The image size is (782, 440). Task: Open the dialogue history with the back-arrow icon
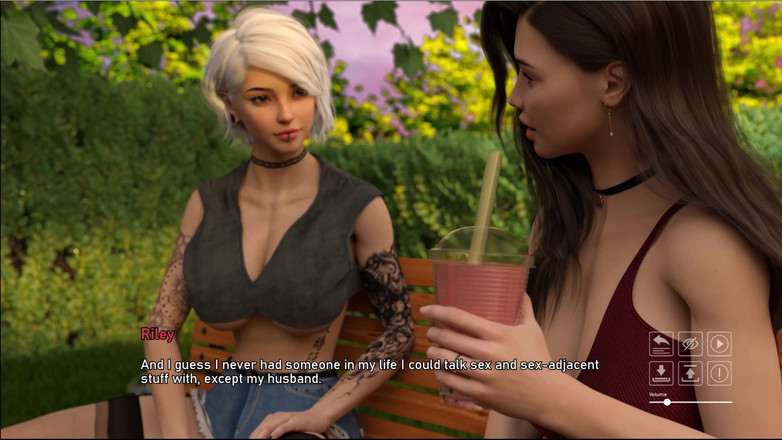pyautogui.click(x=661, y=344)
